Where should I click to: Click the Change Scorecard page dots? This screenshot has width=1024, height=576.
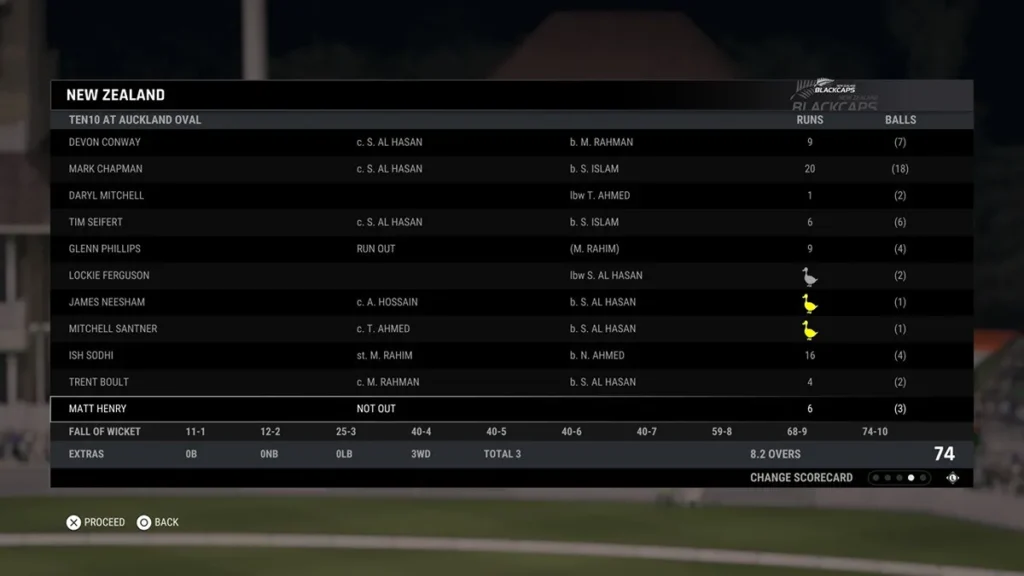pyautogui.click(x=899, y=478)
